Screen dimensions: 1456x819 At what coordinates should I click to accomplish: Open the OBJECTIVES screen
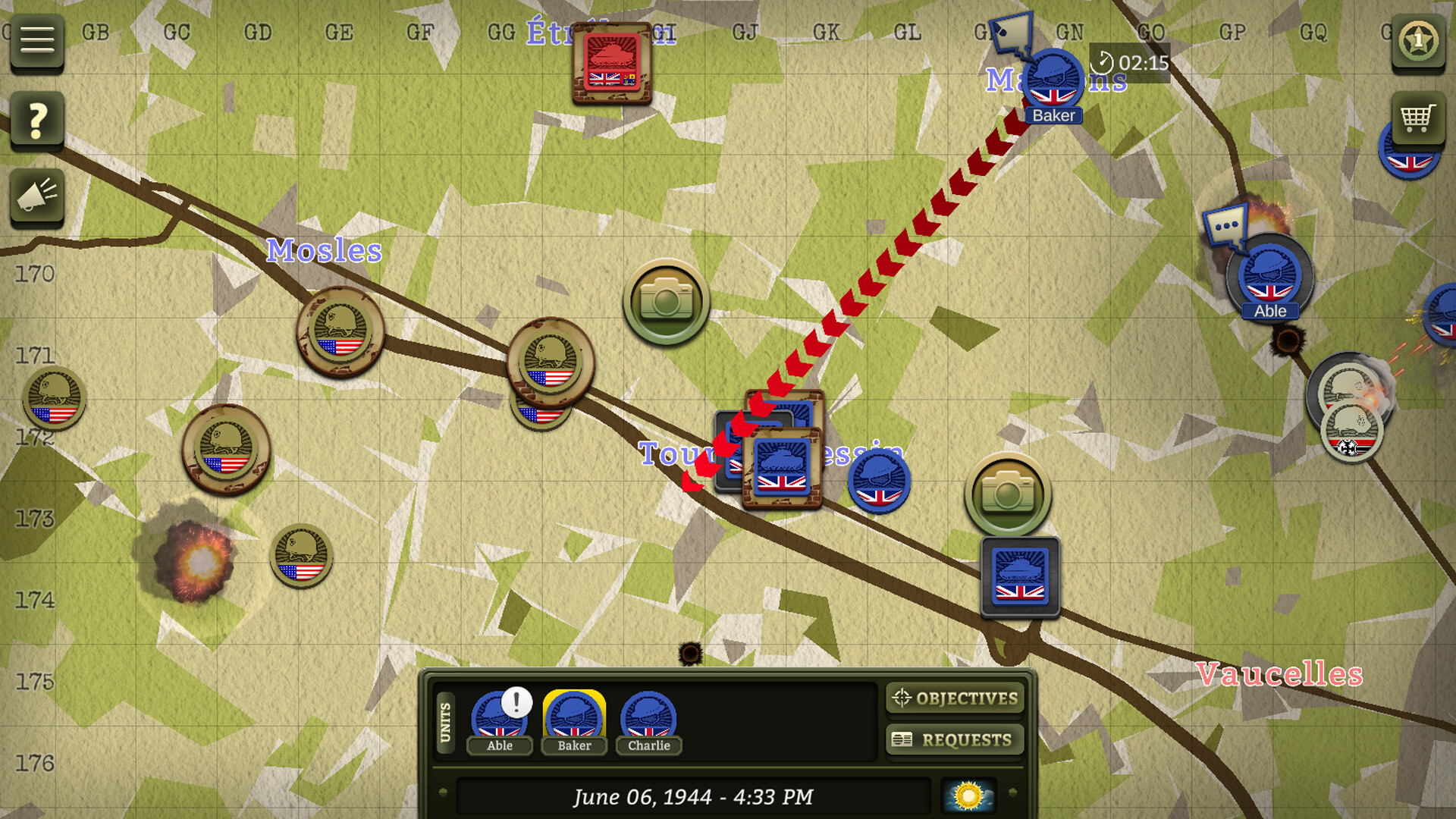point(954,698)
